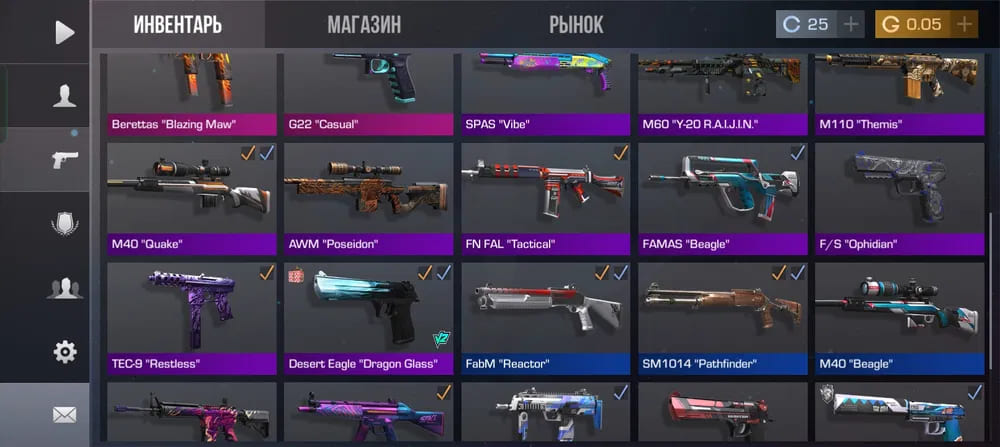The height and width of the screenshot is (447, 1000).
Task: Open the pistol weapons sidebar icon
Action: (64, 160)
